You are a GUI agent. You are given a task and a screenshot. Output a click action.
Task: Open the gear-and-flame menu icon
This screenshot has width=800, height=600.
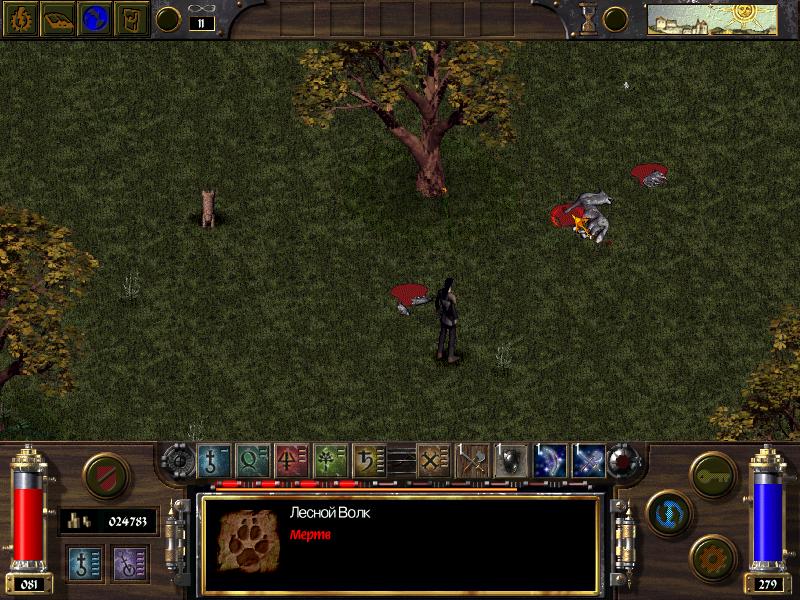pyautogui.click(x=20, y=18)
